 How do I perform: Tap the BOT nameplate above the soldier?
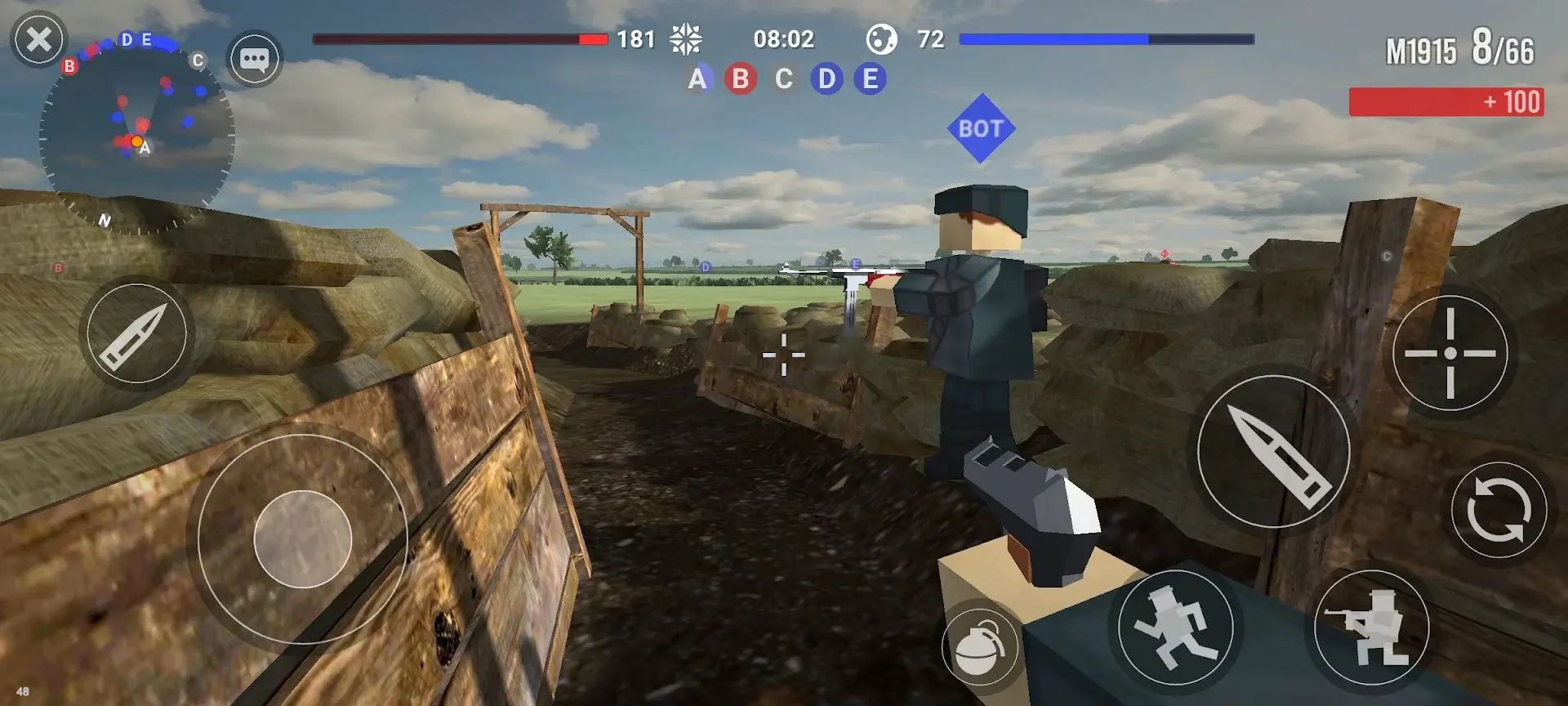pyautogui.click(x=982, y=127)
